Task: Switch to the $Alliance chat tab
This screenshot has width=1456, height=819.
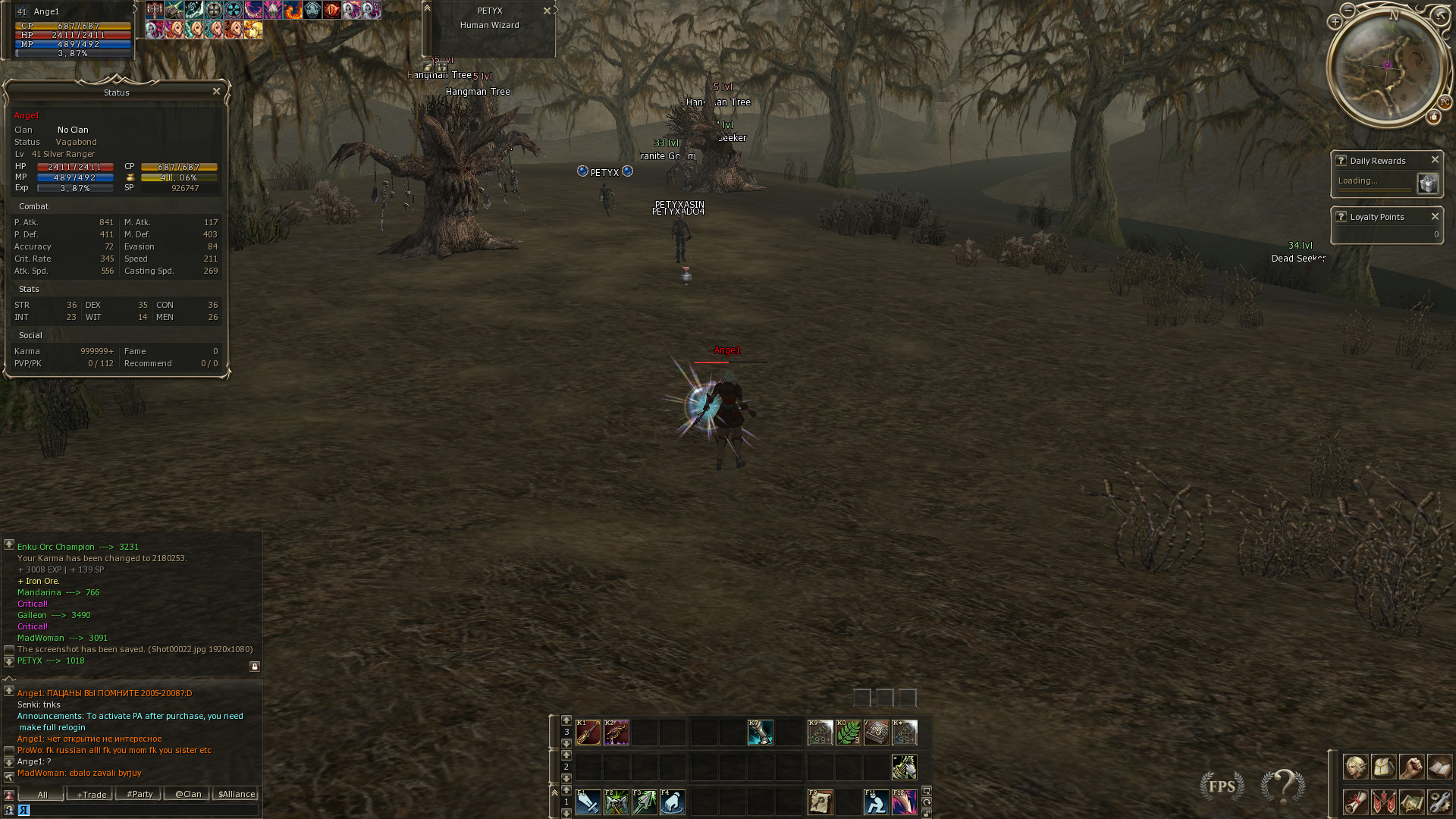Action: [x=237, y=795]
